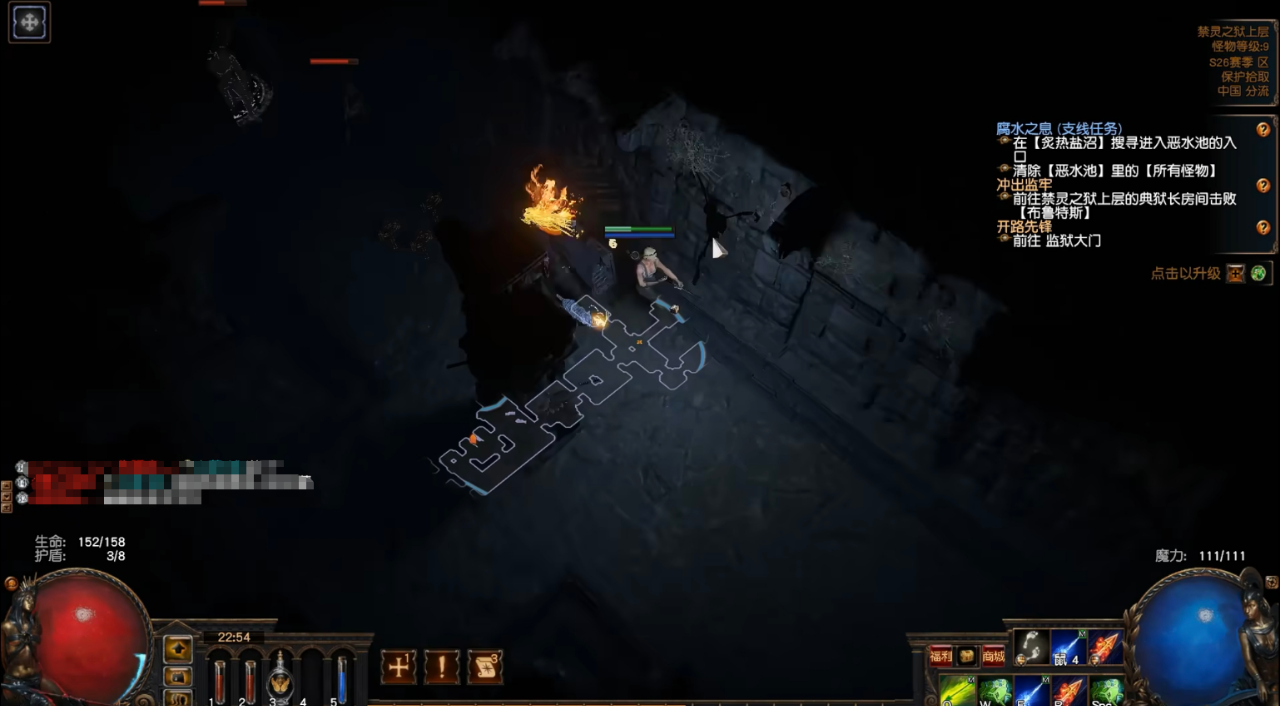1280x706 pixels.
Task: Click the move icon in the top-left corner
Action: pos(29,22)
